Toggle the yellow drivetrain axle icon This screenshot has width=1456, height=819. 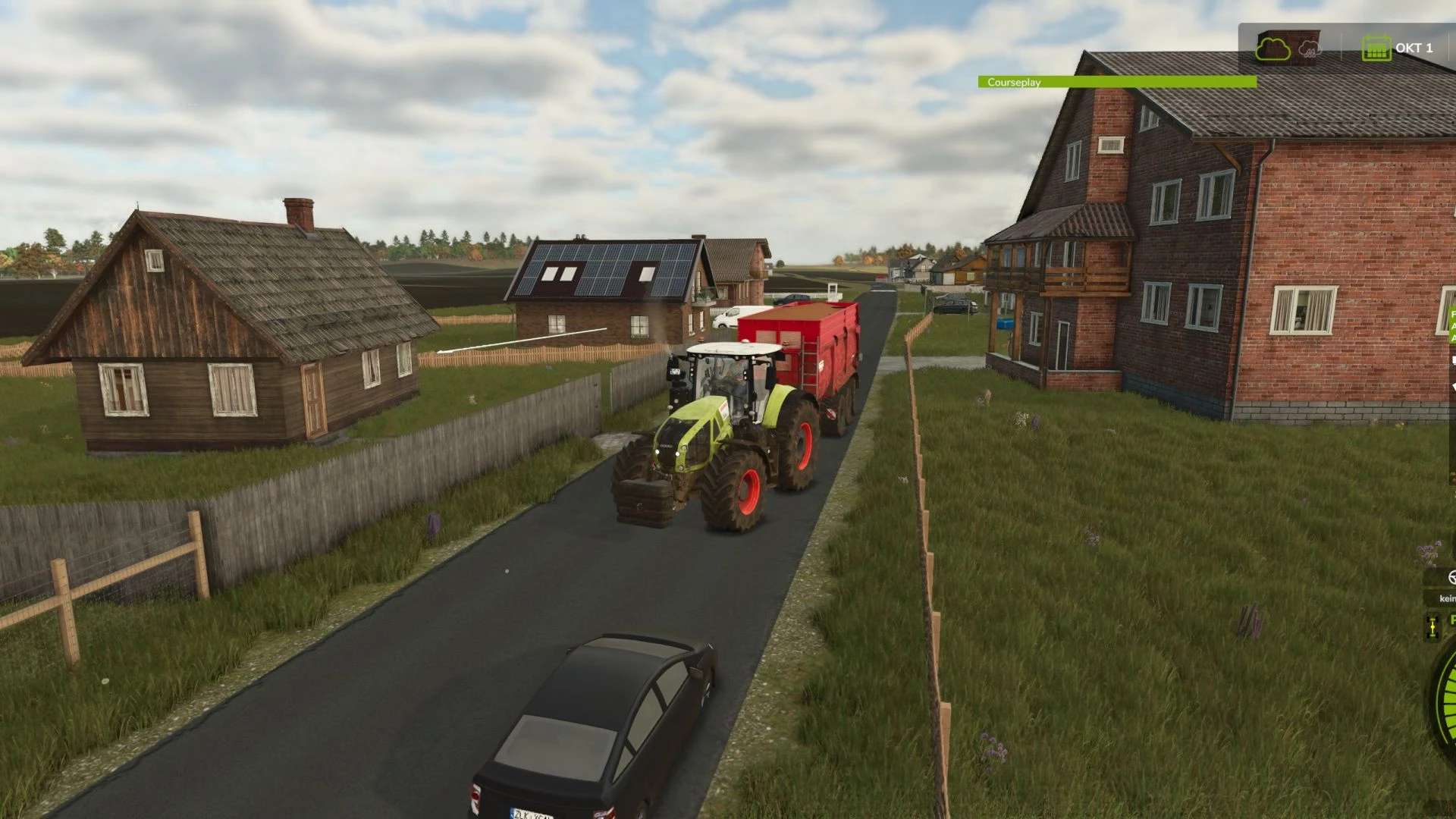coord(1432,628)
